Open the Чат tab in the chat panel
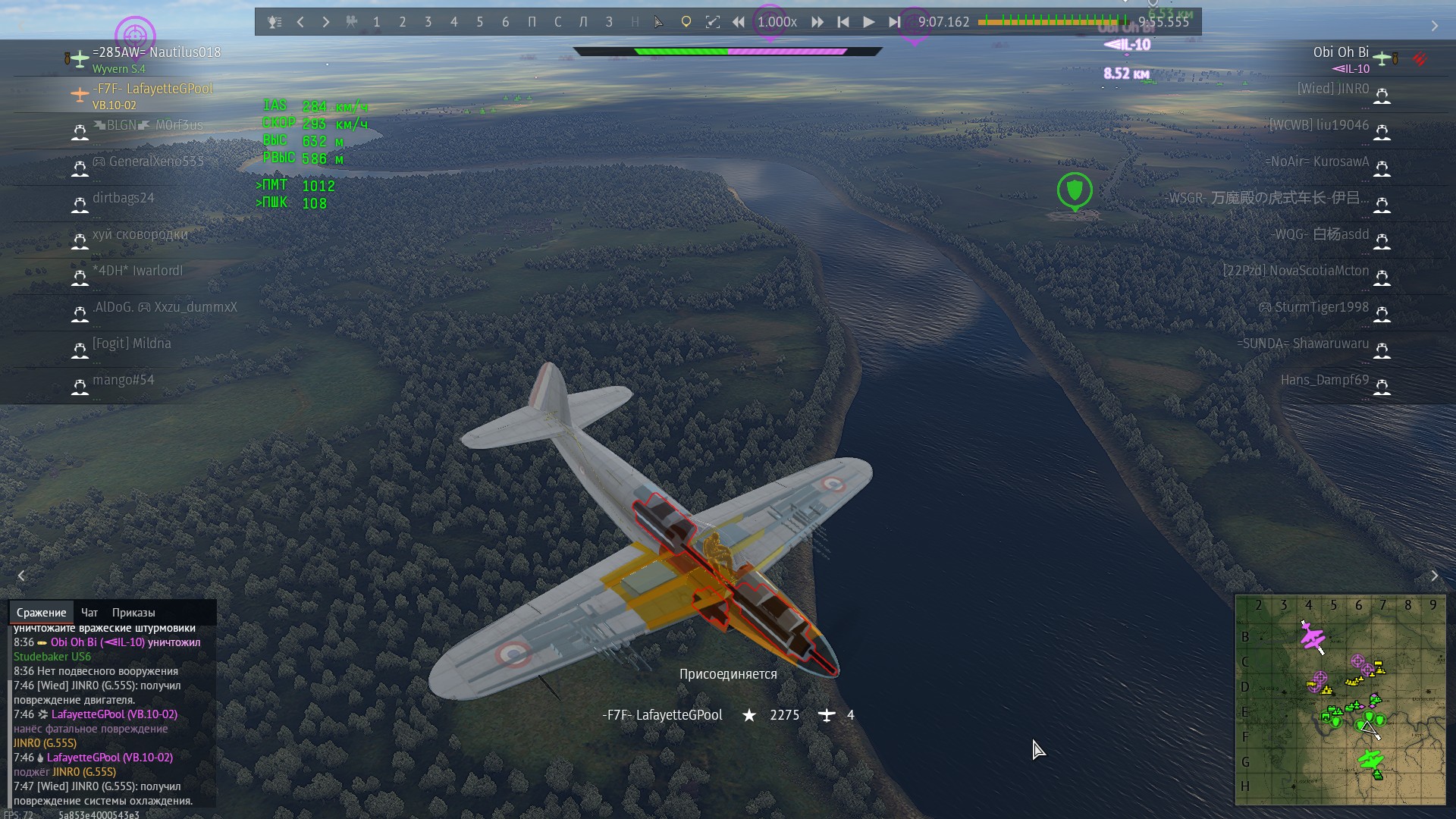Image resolution: width=1456 pixels, height=819 pixels. [89, 613]
